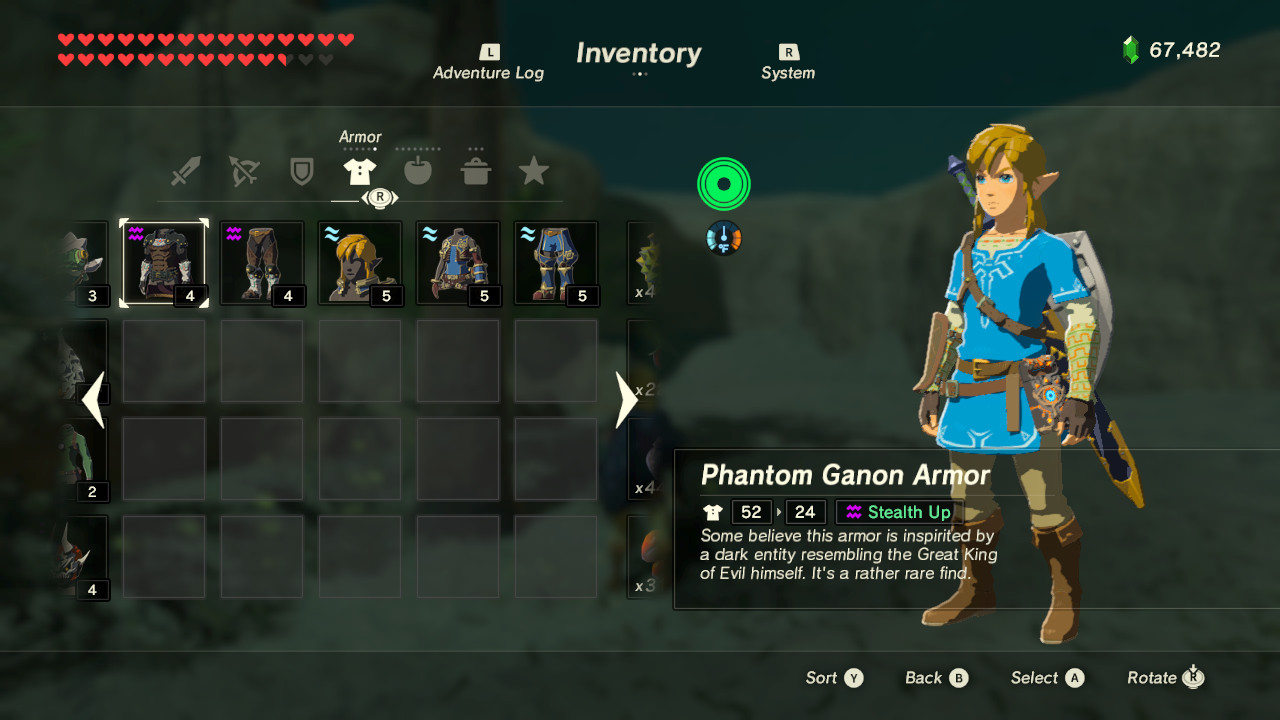Open the Adventure Log tab
The image size is (1280, 720).
pos(488,62)
